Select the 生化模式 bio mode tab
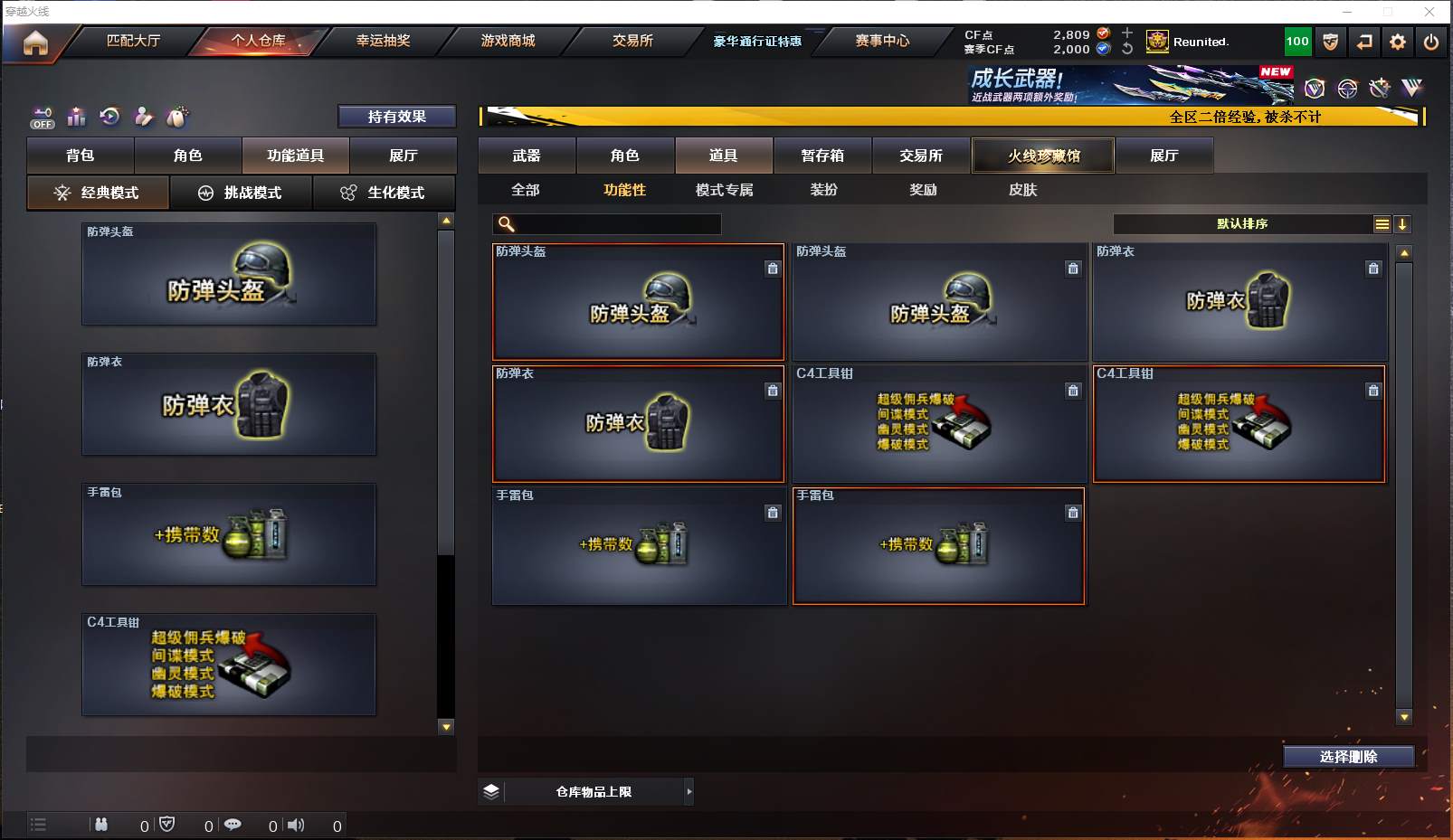The height and width of the screenshot is (840, 1453). (384, 193)
